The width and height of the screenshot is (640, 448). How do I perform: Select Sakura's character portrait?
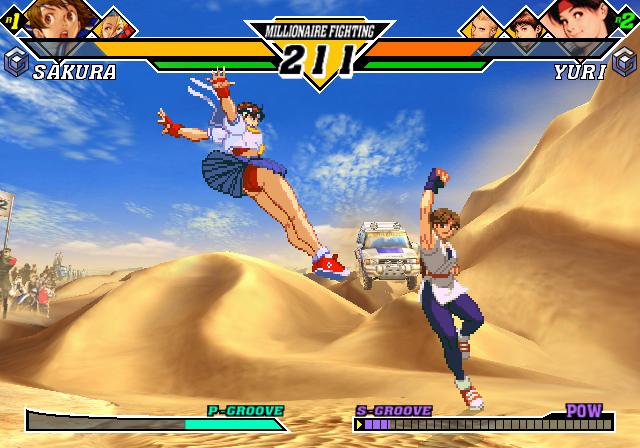coord(57,17)
